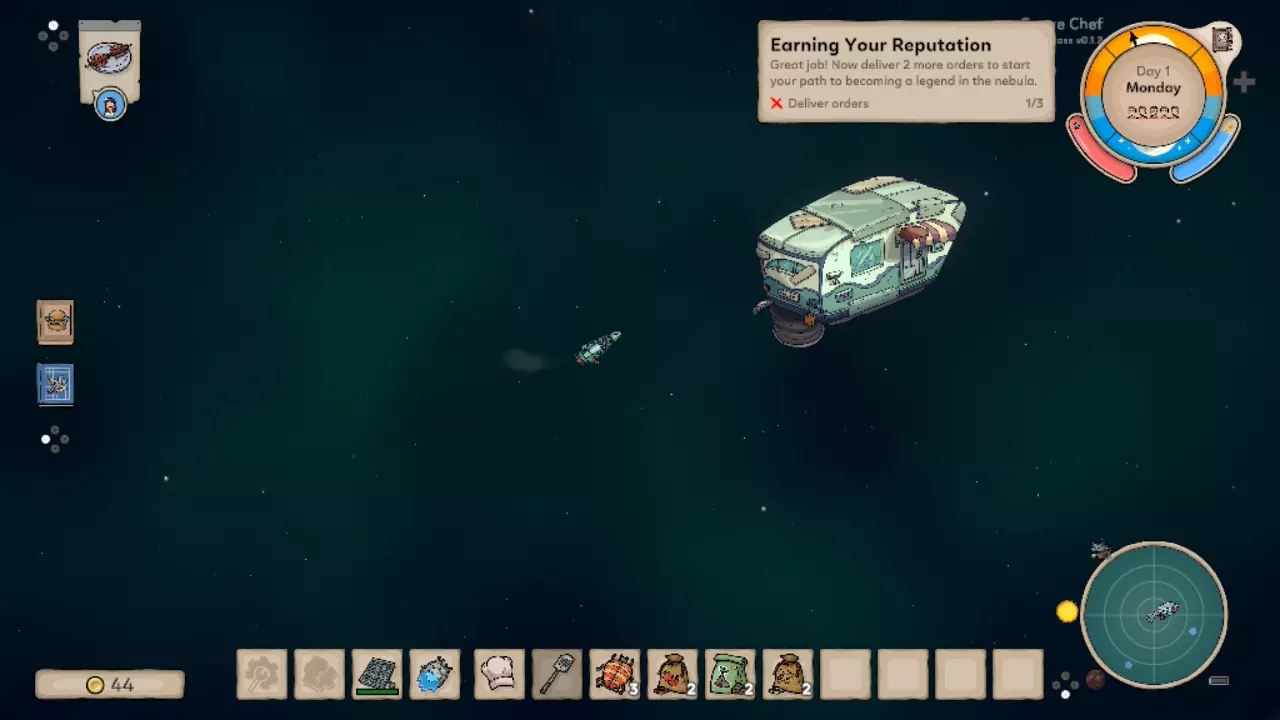Screen dimensions: 1280x720
Task: Open the pending order ticket with the skewer dish
Action: (110, 60)
